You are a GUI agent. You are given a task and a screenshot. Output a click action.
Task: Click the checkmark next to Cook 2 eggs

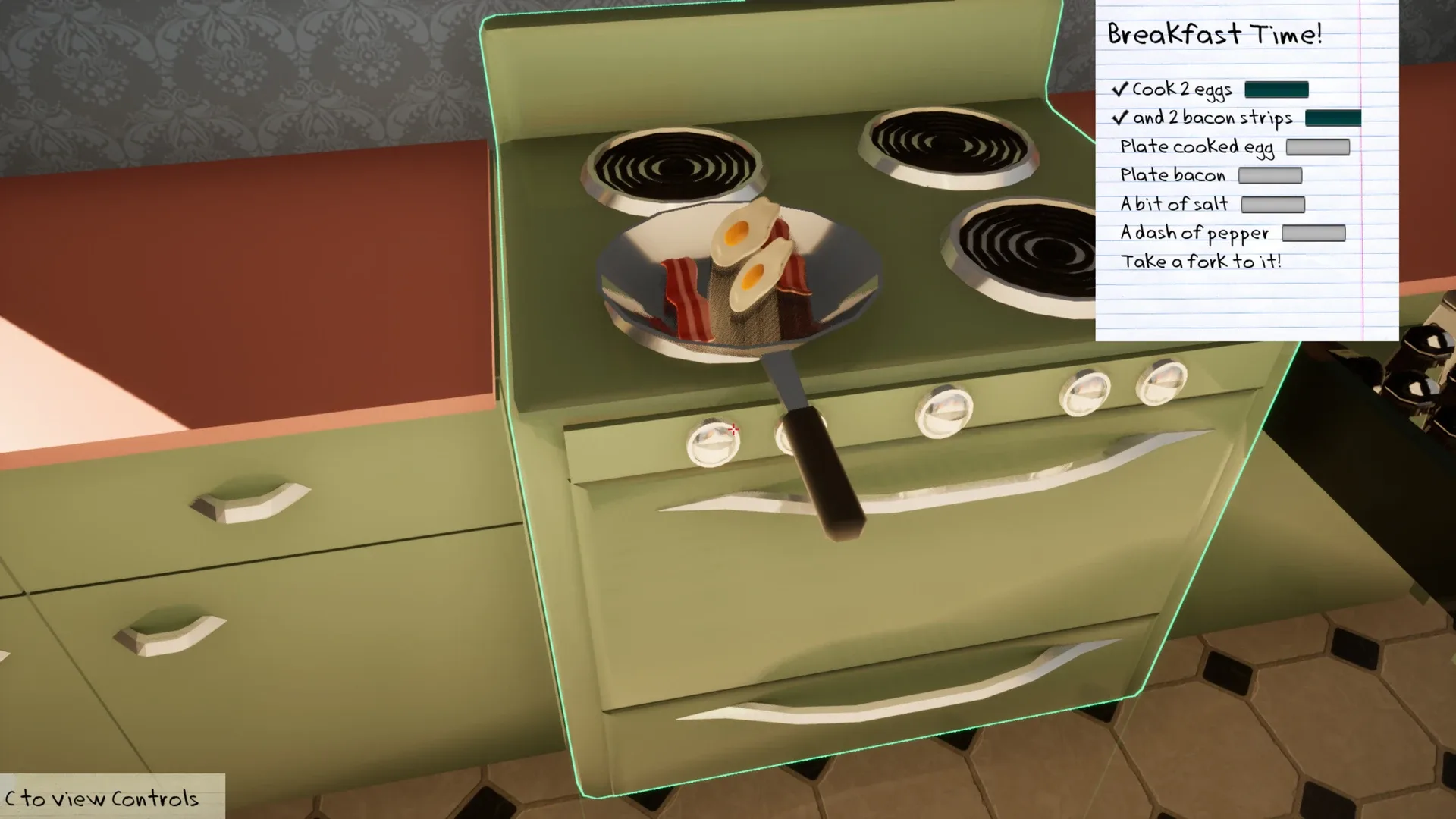click(1120, 89)
